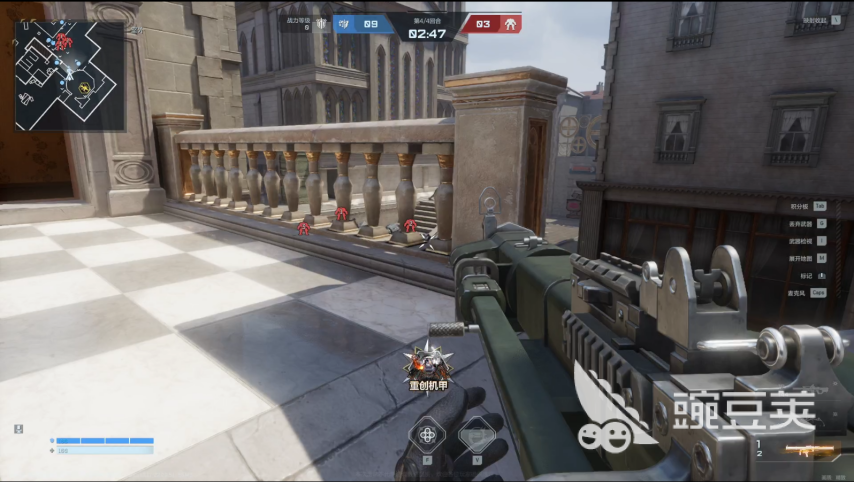Image resolution: width=854 pixels, height=482 pixels.
Task: Activate the shield-shaped ability icon
Action: click(x=477, y=435)
